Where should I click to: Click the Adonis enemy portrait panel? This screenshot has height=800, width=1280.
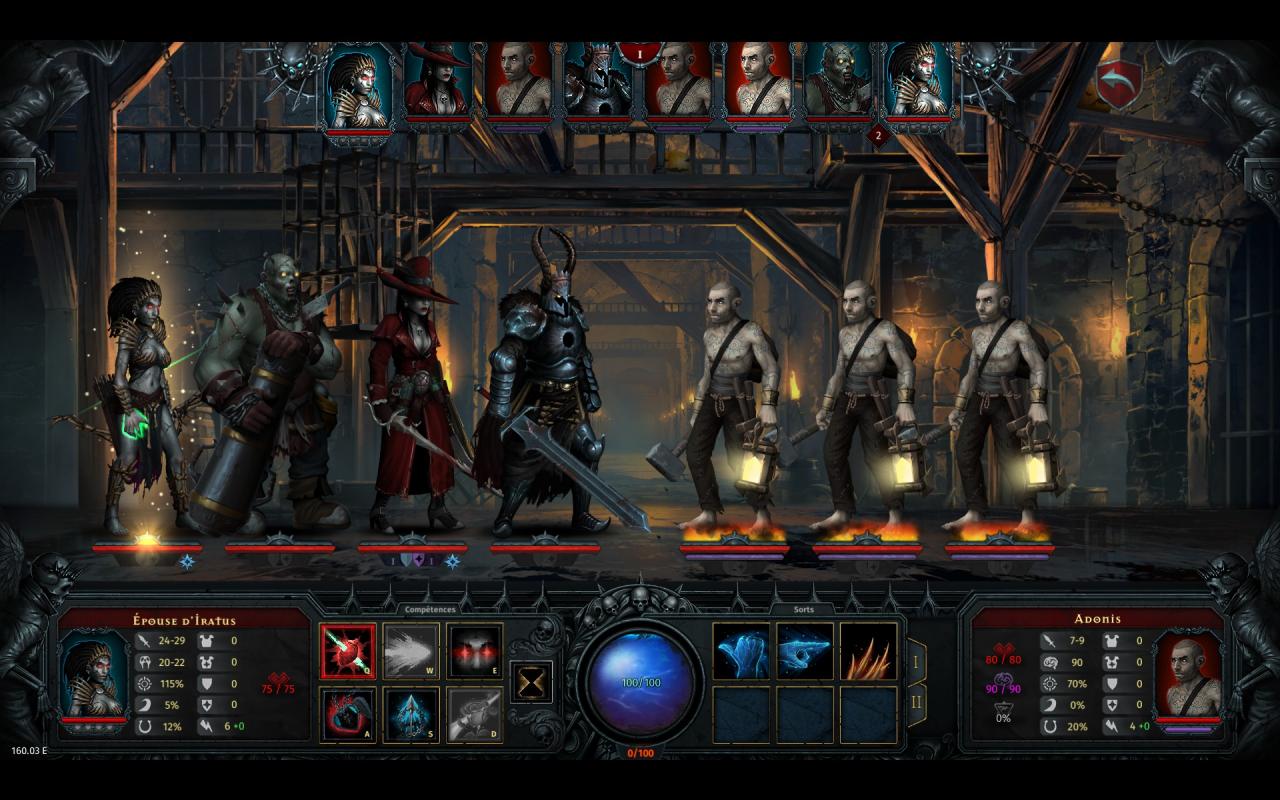(x=1187, y=675)
